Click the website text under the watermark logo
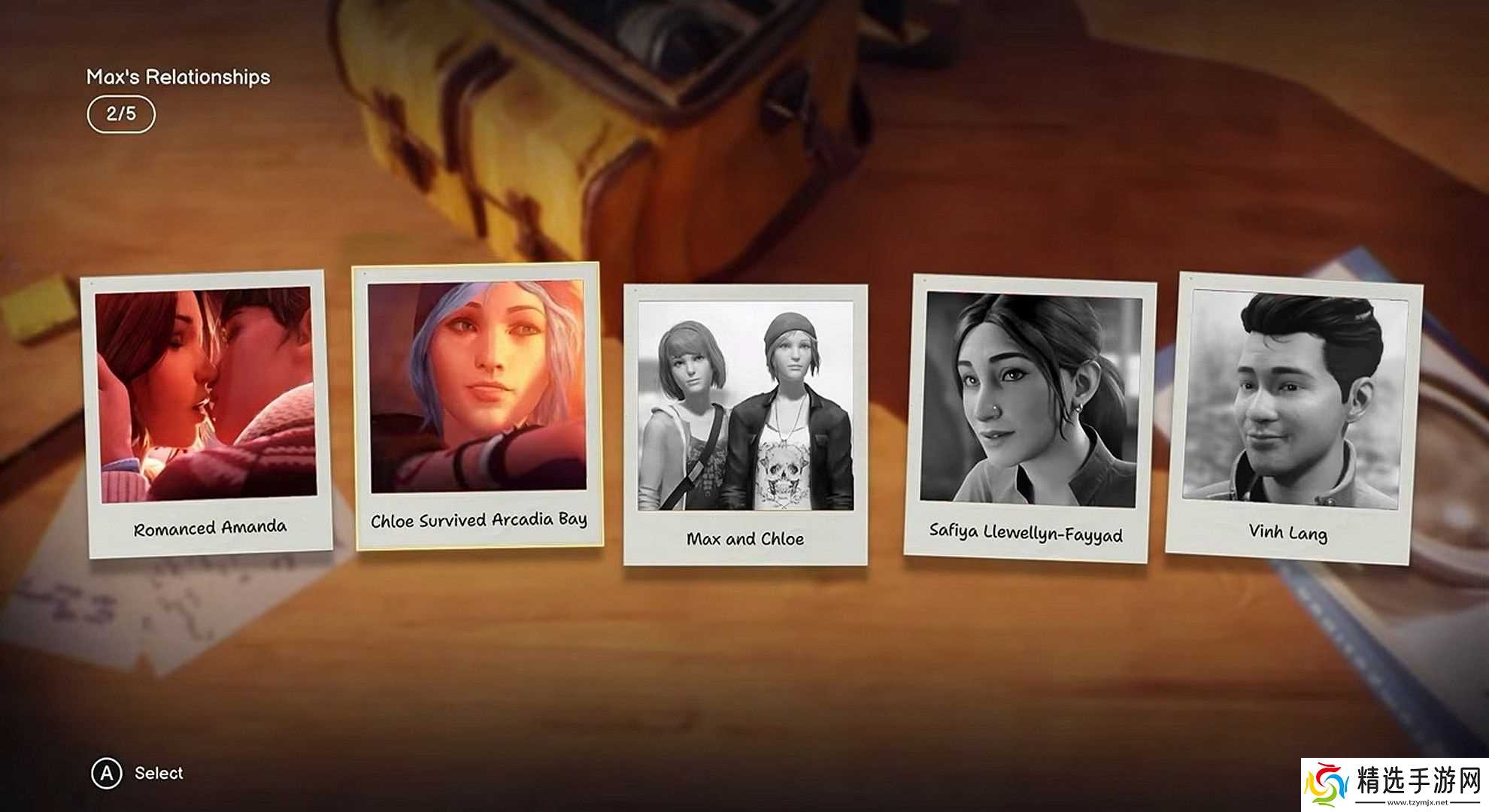The height and width of the screenshot is (812, 1489). tap(1417, 801)
